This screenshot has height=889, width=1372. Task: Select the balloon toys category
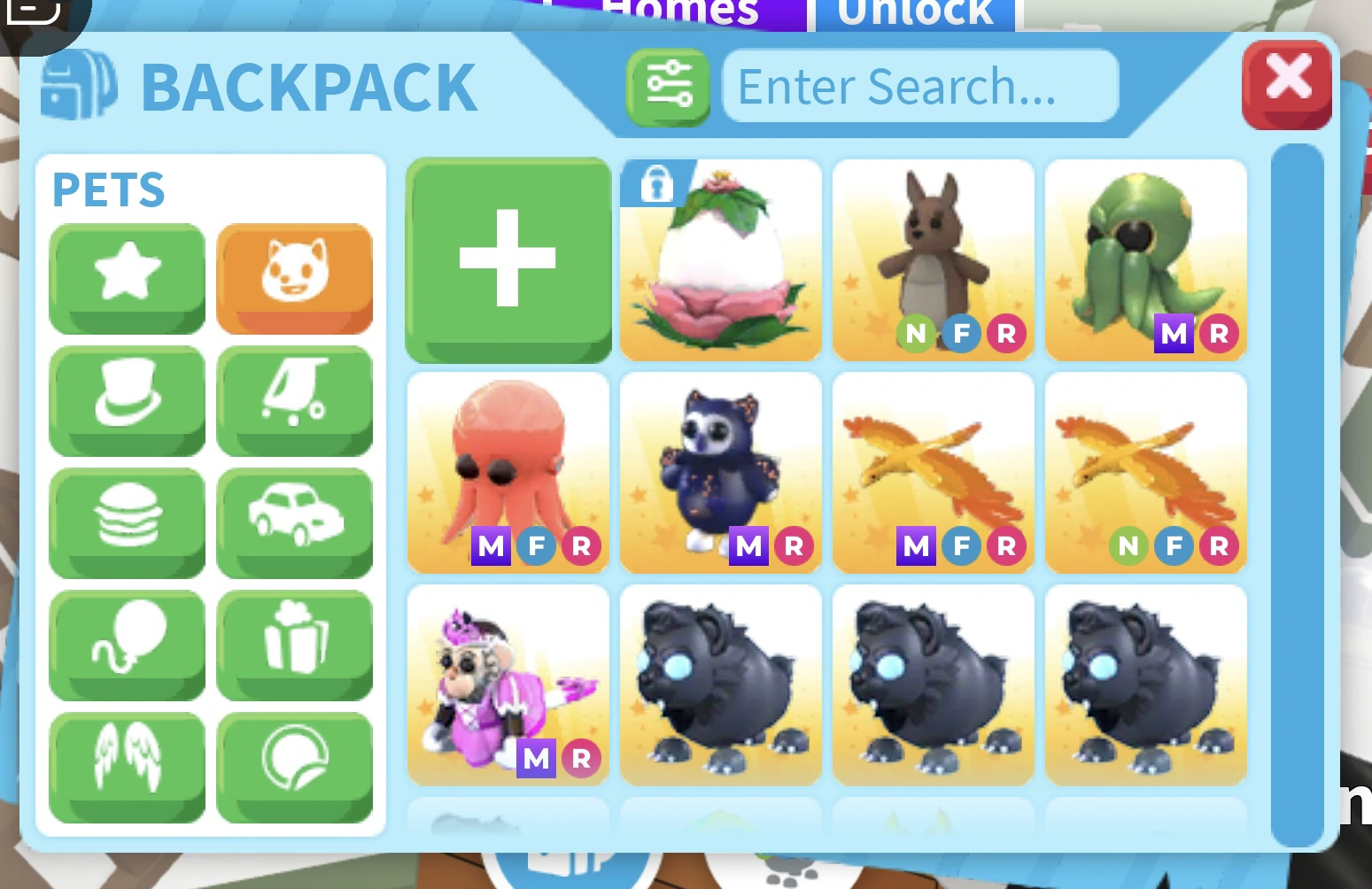pos(127,645)
